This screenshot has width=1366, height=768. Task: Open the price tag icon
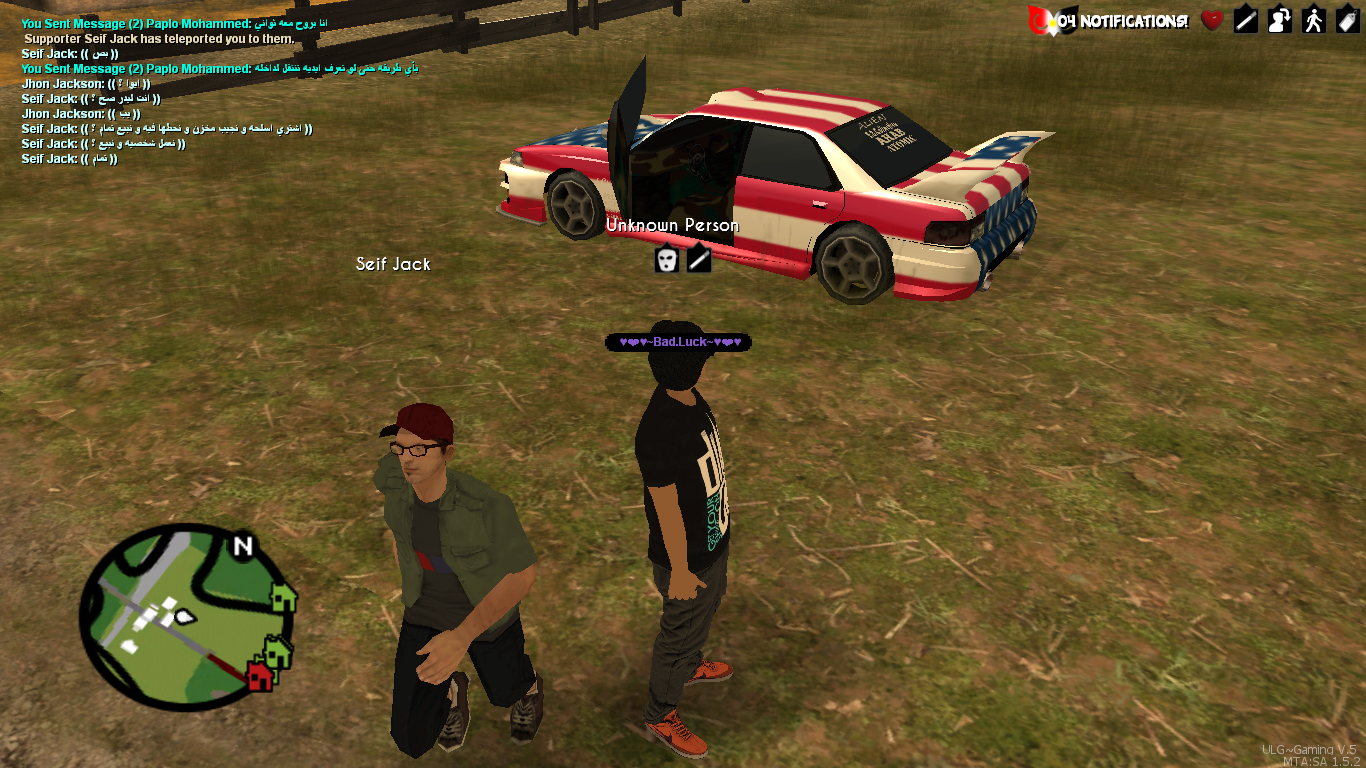point(1347,20)
